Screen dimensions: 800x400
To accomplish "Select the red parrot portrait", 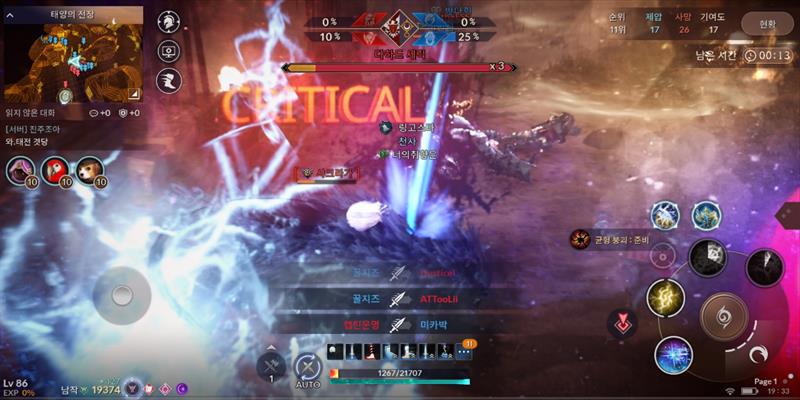I will tap(55, 171).
